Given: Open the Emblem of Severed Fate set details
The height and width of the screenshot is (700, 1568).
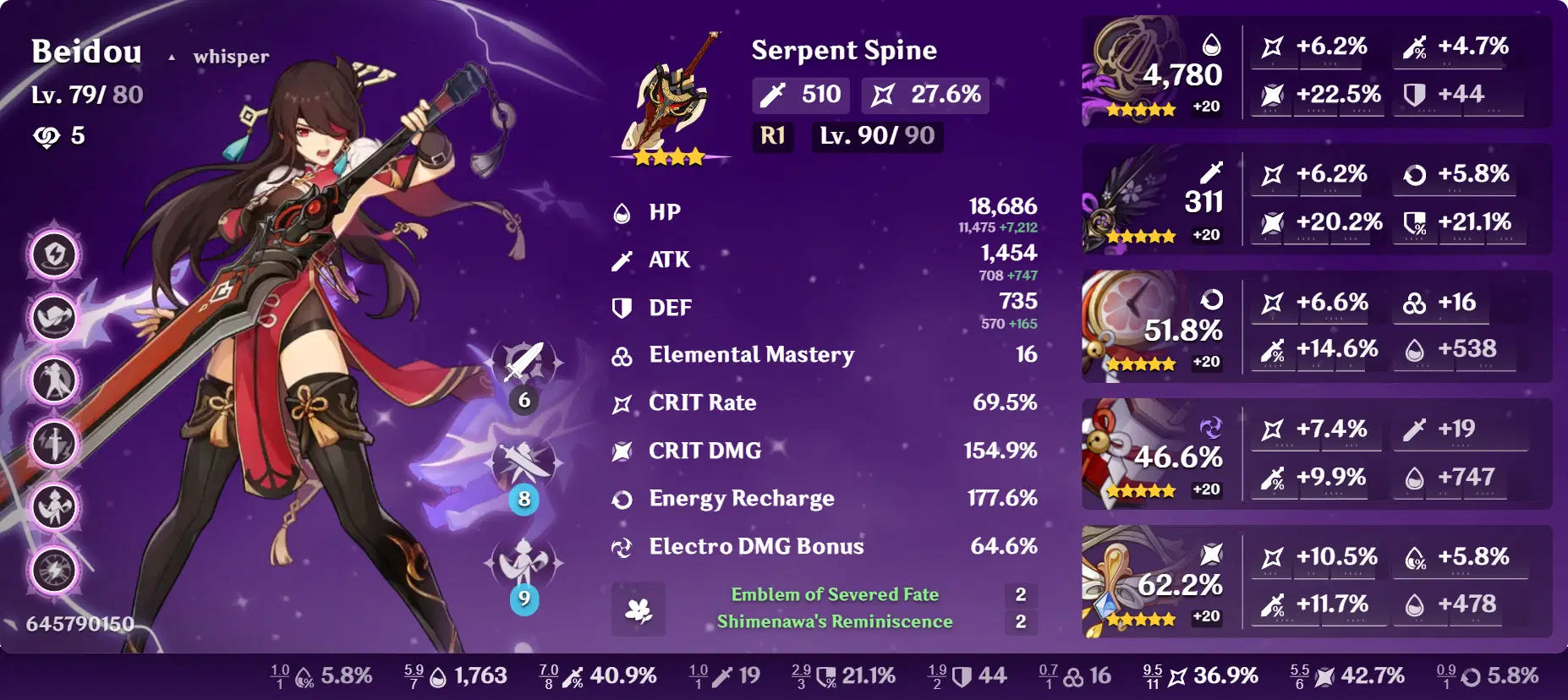Looking at the screenshot, I should [x=834, y=594].
